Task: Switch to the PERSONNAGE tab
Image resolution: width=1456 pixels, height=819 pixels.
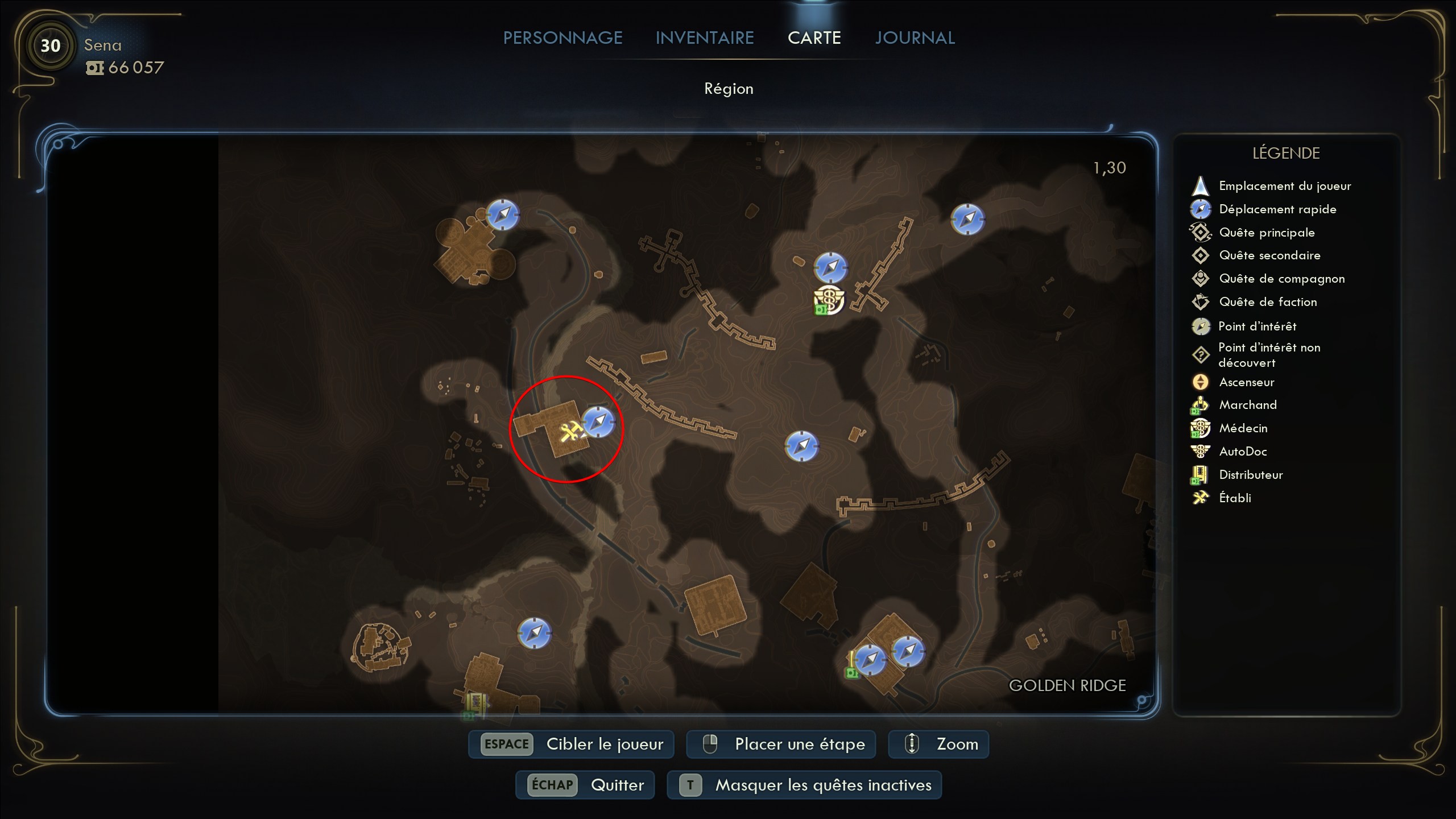Action: click(562, 38)
